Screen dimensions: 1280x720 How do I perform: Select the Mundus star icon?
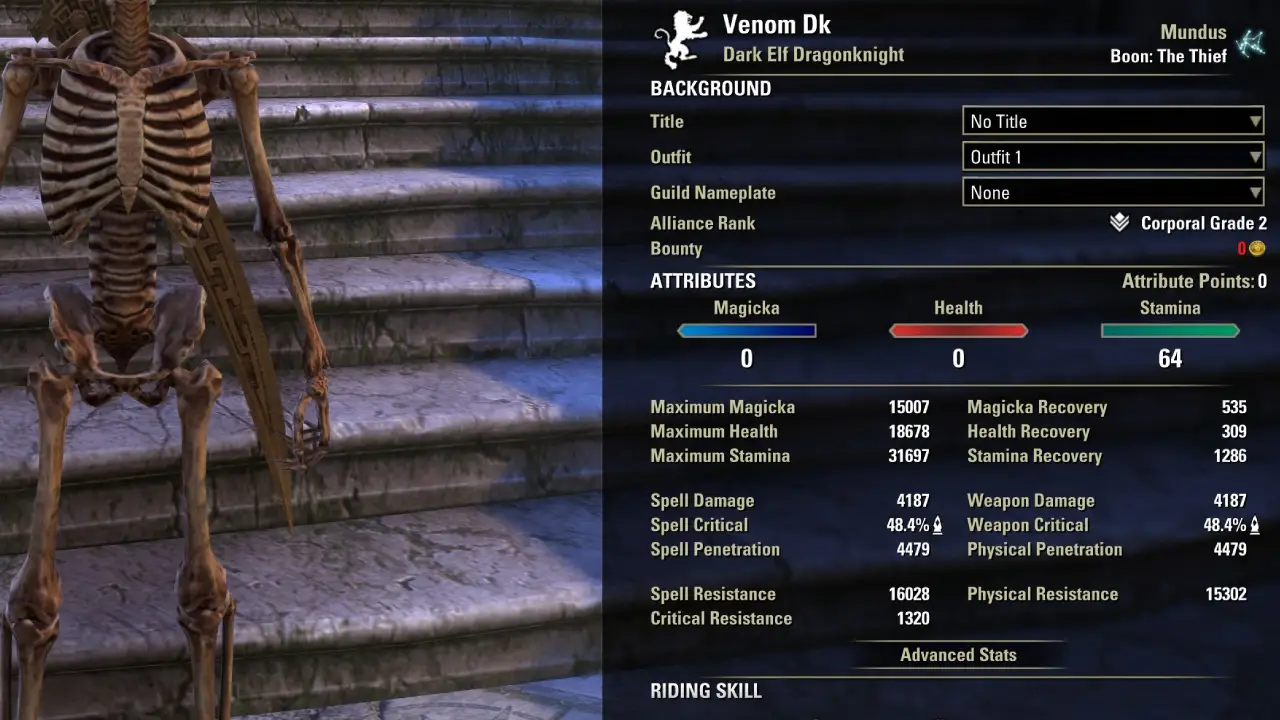(x=1250, y=44)
